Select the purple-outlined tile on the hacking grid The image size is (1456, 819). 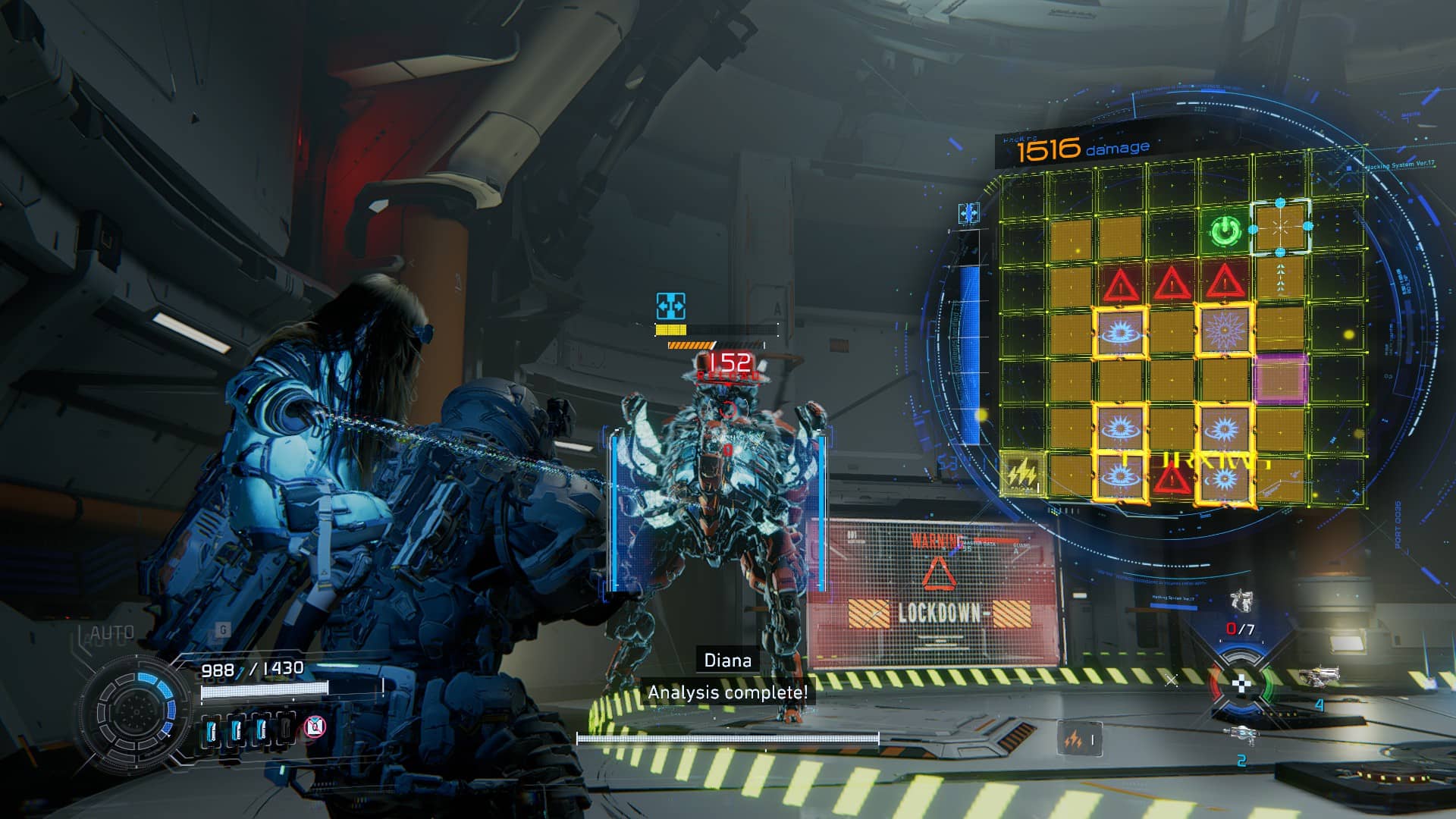1281,378
